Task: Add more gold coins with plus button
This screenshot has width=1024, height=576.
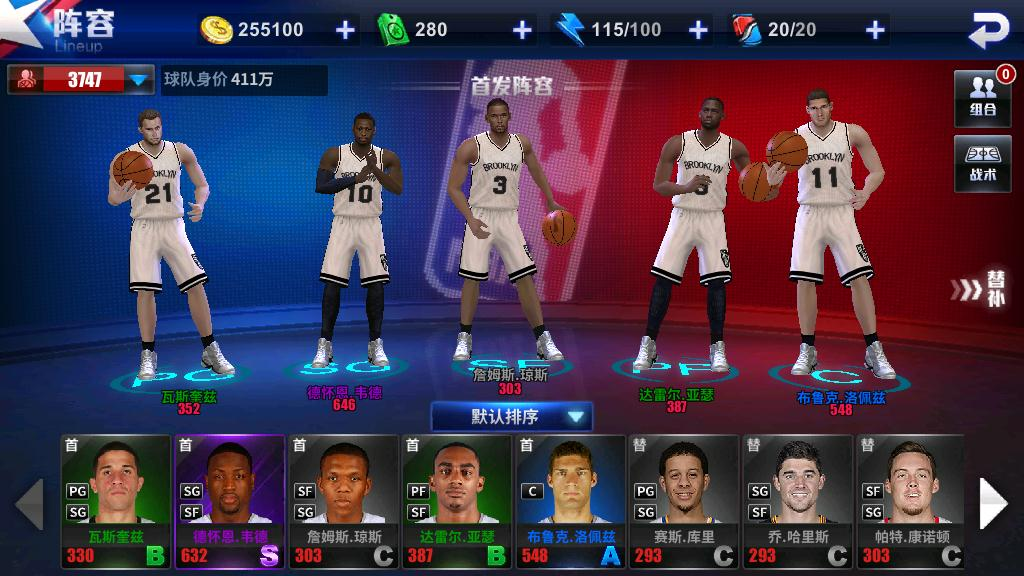Action: (x=345, y=30)
